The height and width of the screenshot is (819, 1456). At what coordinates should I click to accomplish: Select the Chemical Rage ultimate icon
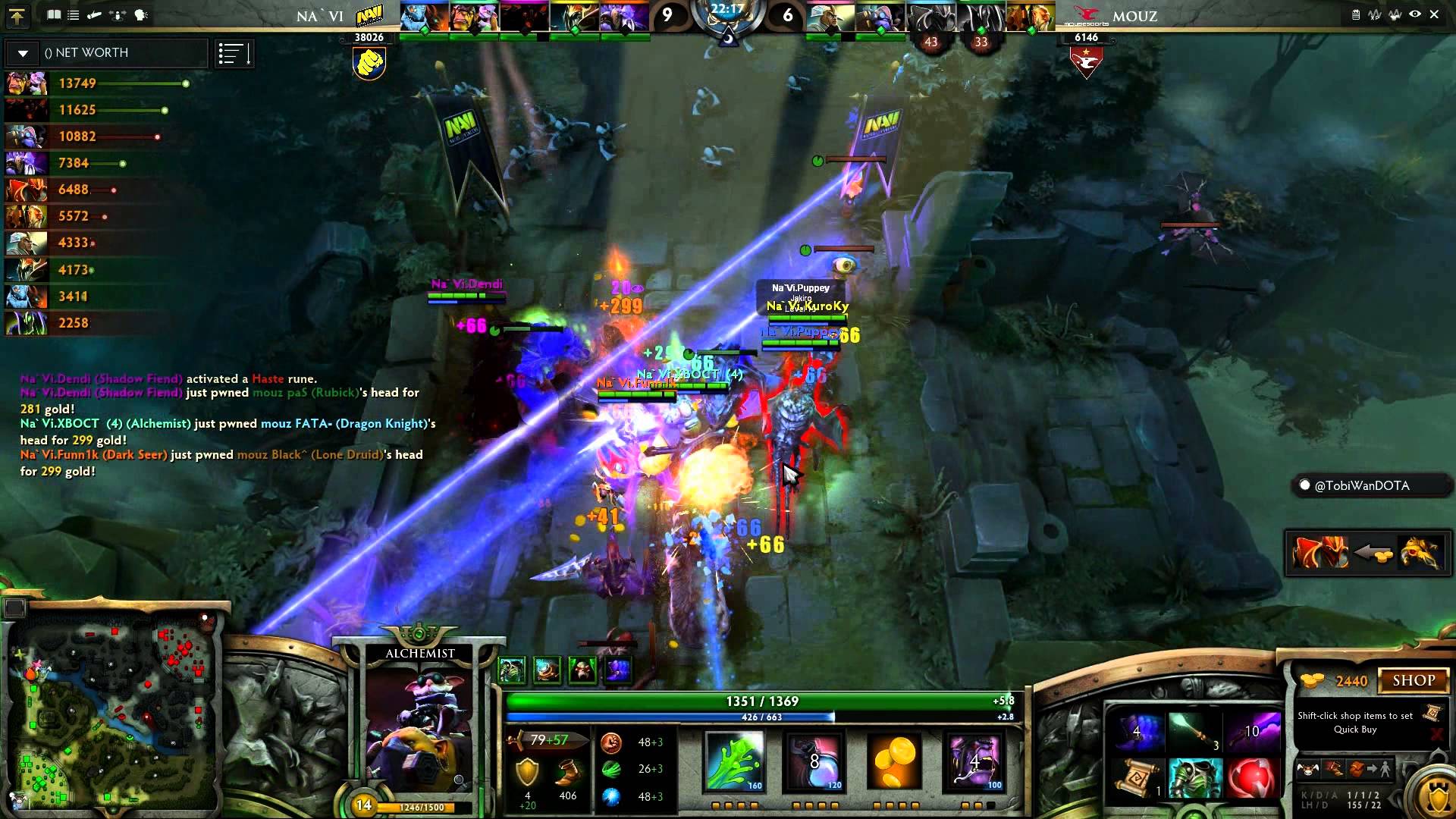pos(974,762)
